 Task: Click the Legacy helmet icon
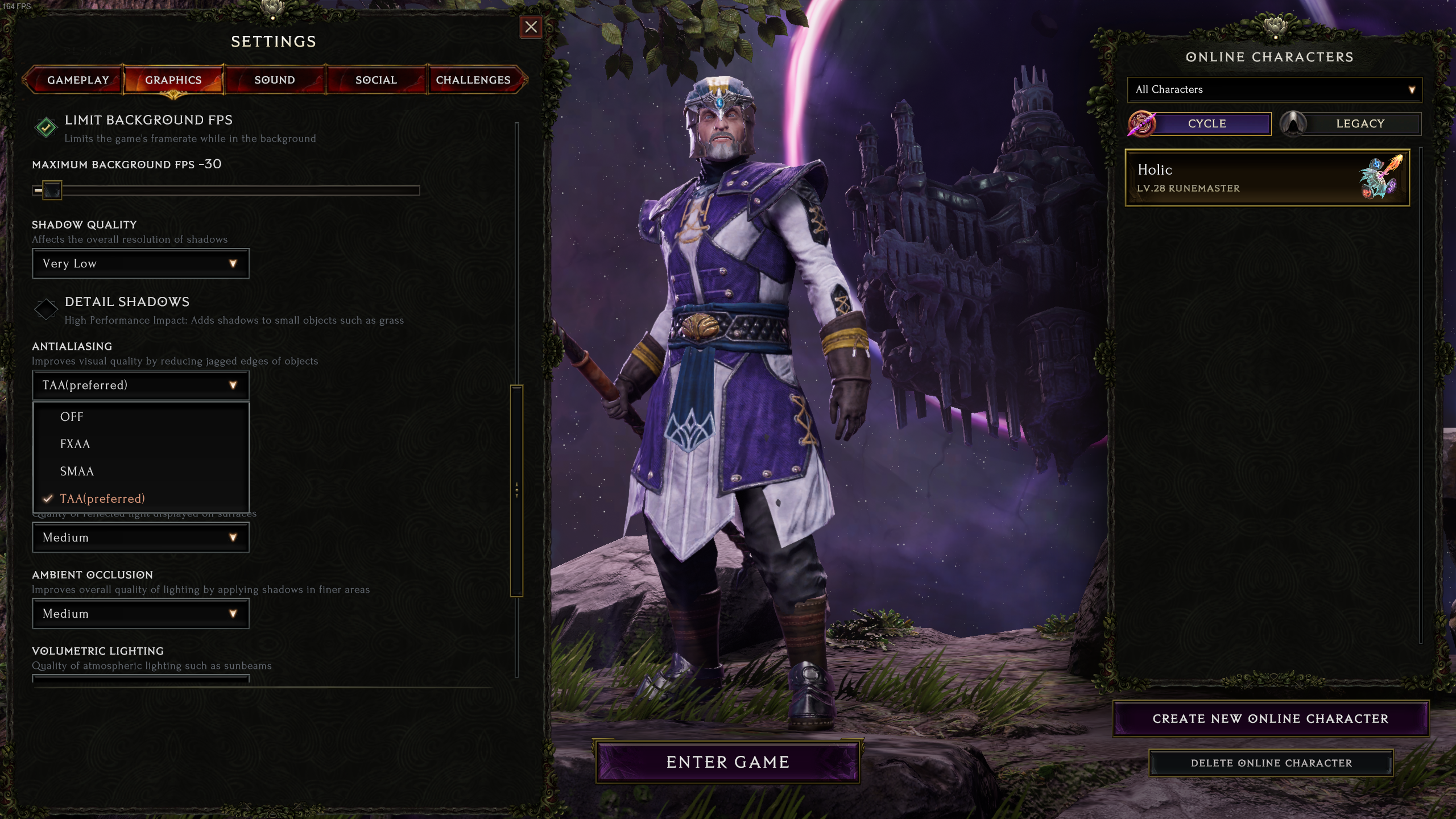pos(1294,123)
